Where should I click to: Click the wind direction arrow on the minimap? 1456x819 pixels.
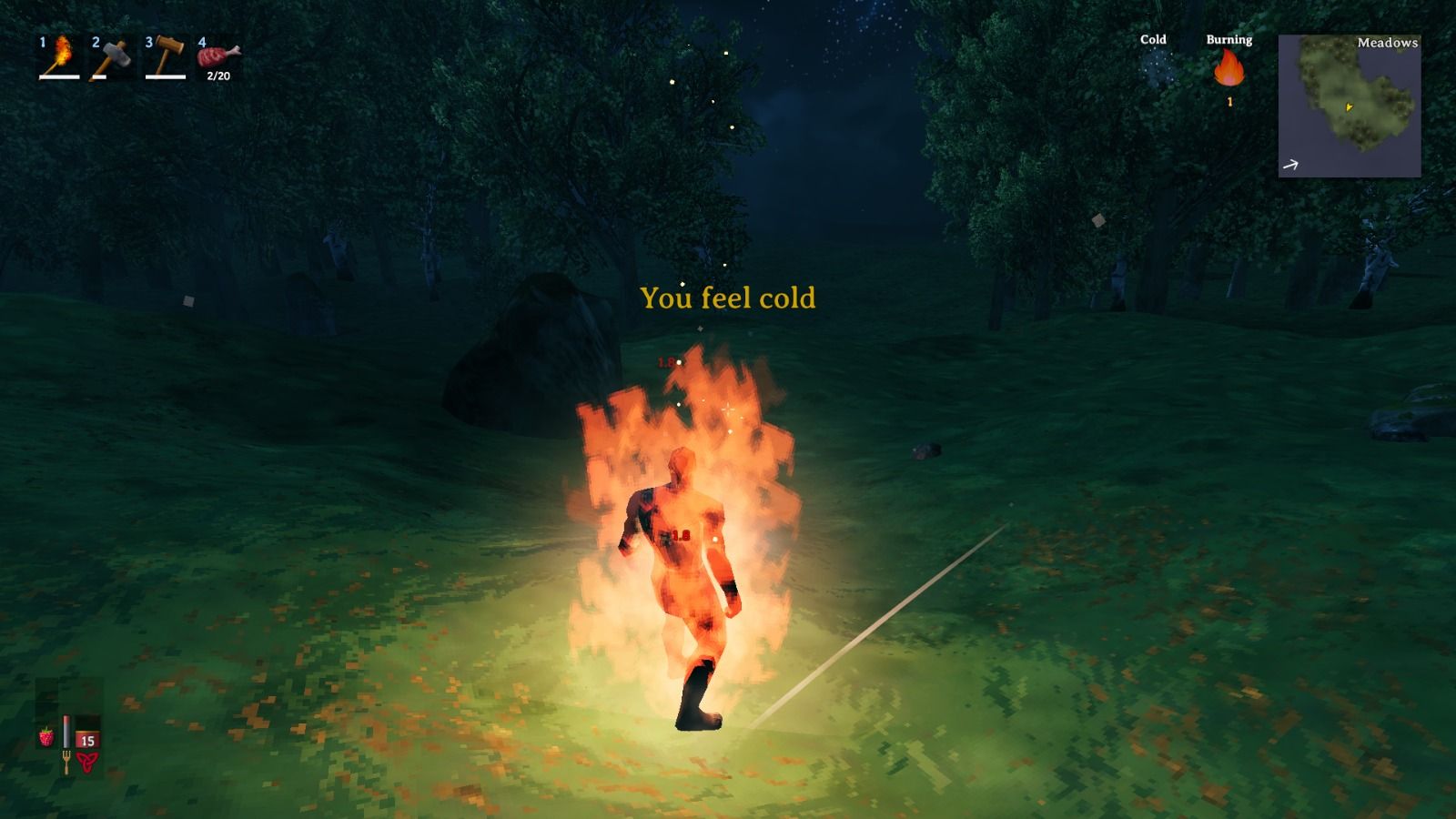[x=1290, y=164]
